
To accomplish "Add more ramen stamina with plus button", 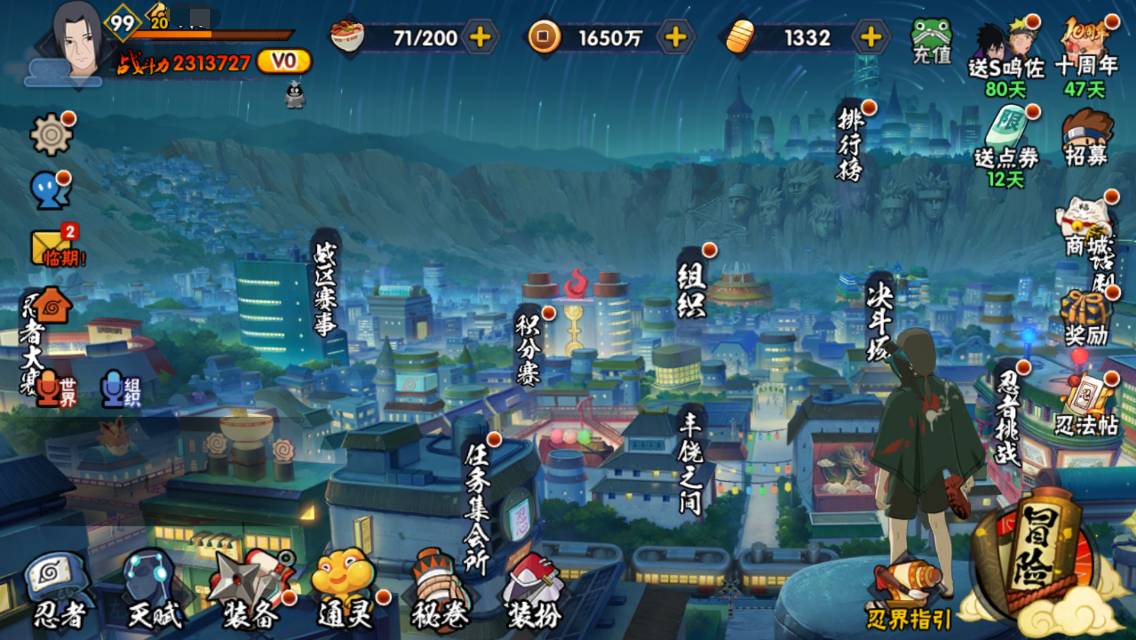I will pyautogui.click(x=481, y=38).
